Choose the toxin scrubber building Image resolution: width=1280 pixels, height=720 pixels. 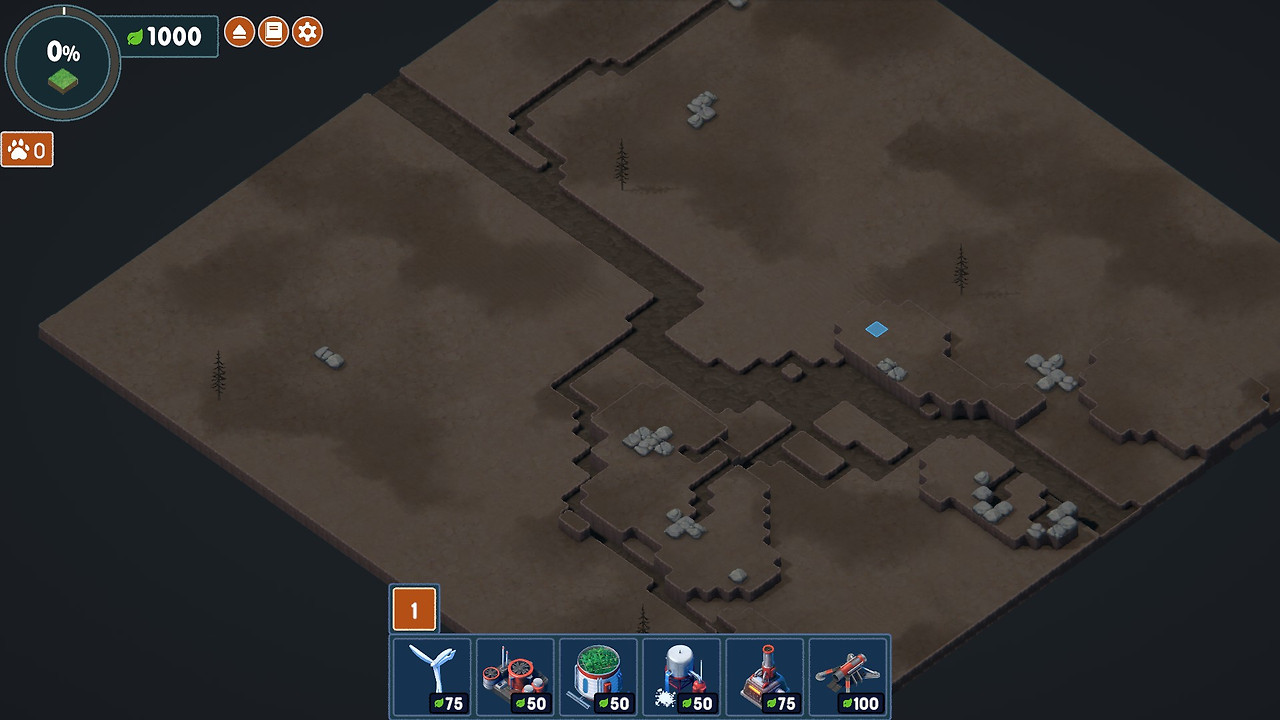click(x=515, y=677)
